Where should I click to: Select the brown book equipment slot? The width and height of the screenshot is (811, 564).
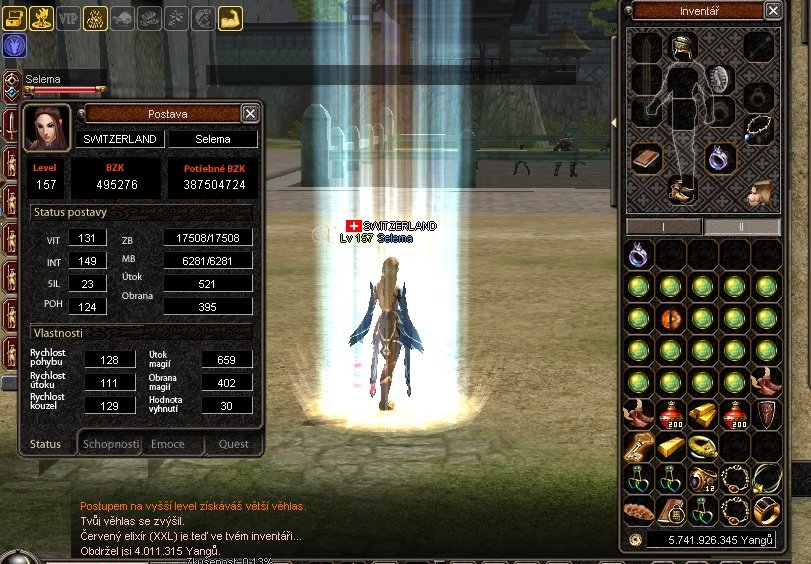[x=645, y=158]
